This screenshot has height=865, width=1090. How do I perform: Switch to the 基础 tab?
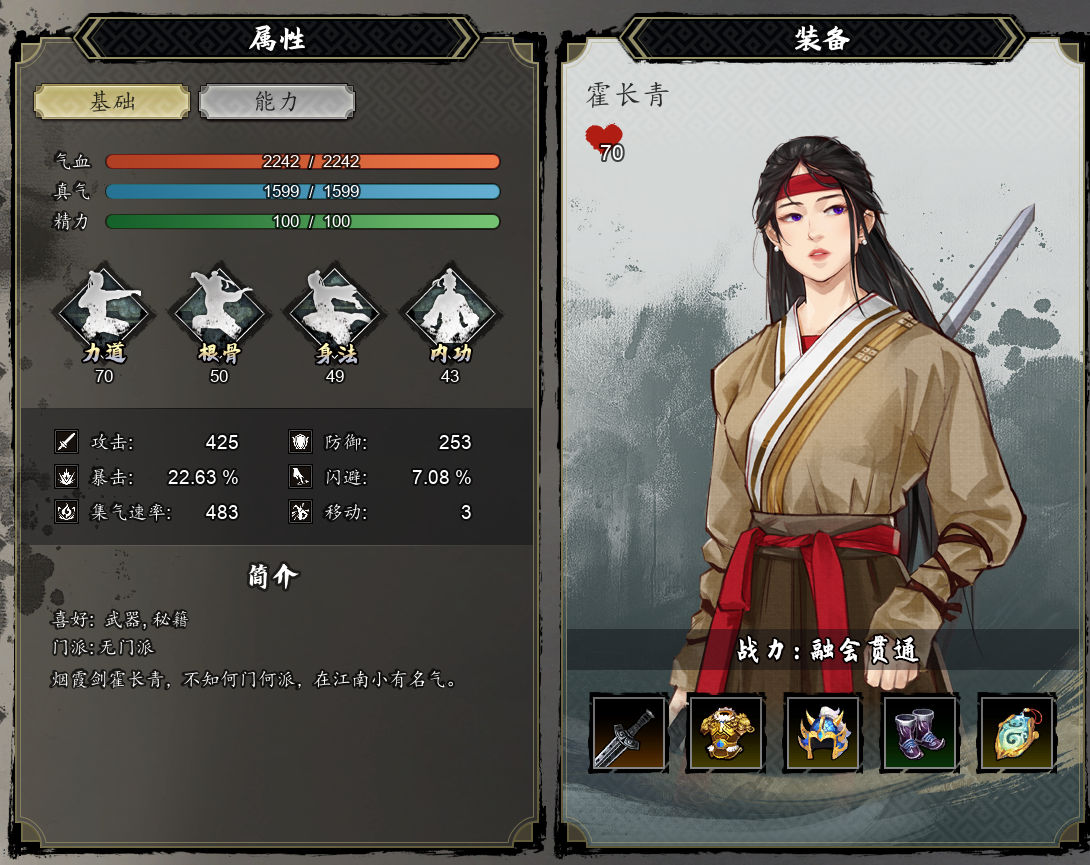[112, 101]
